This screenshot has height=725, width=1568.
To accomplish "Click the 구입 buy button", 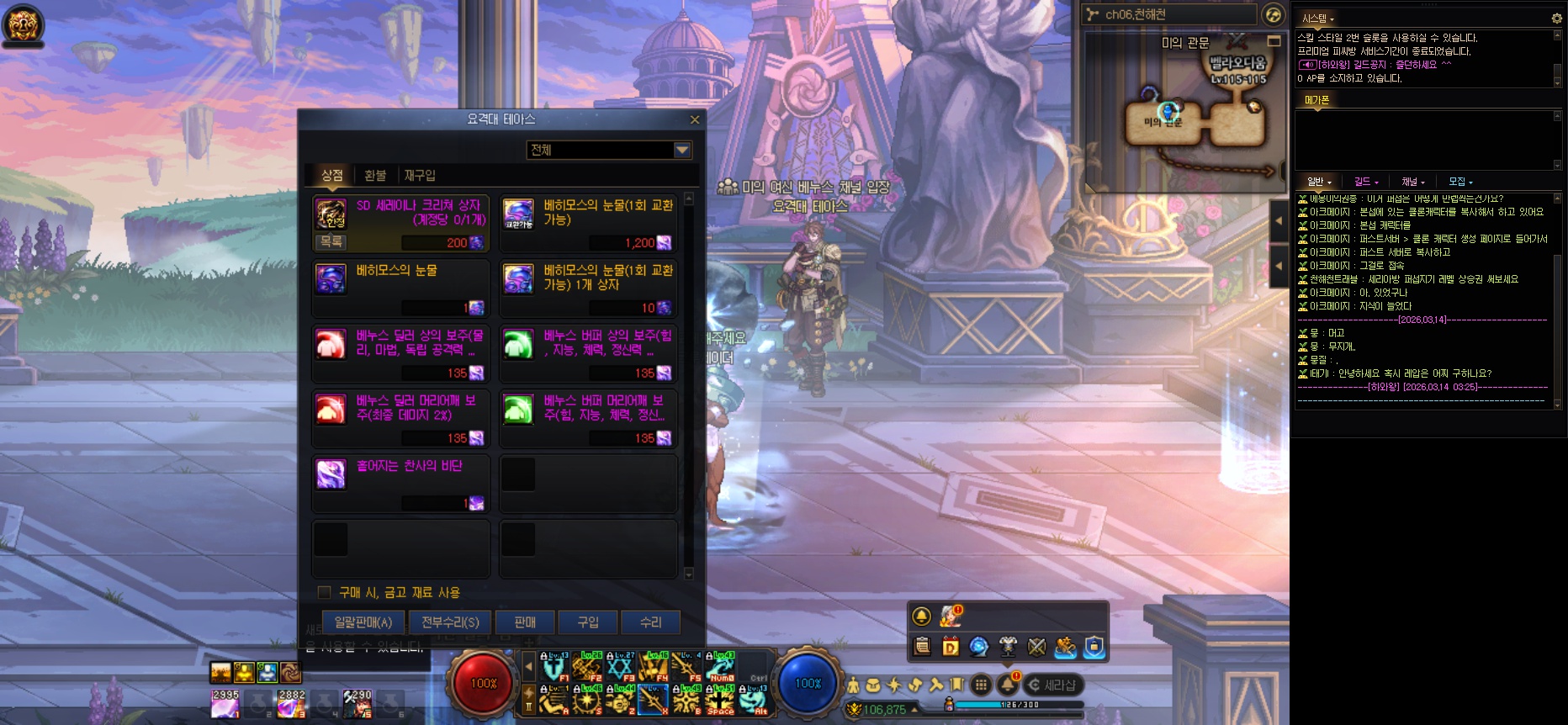I will click(588, 622).
